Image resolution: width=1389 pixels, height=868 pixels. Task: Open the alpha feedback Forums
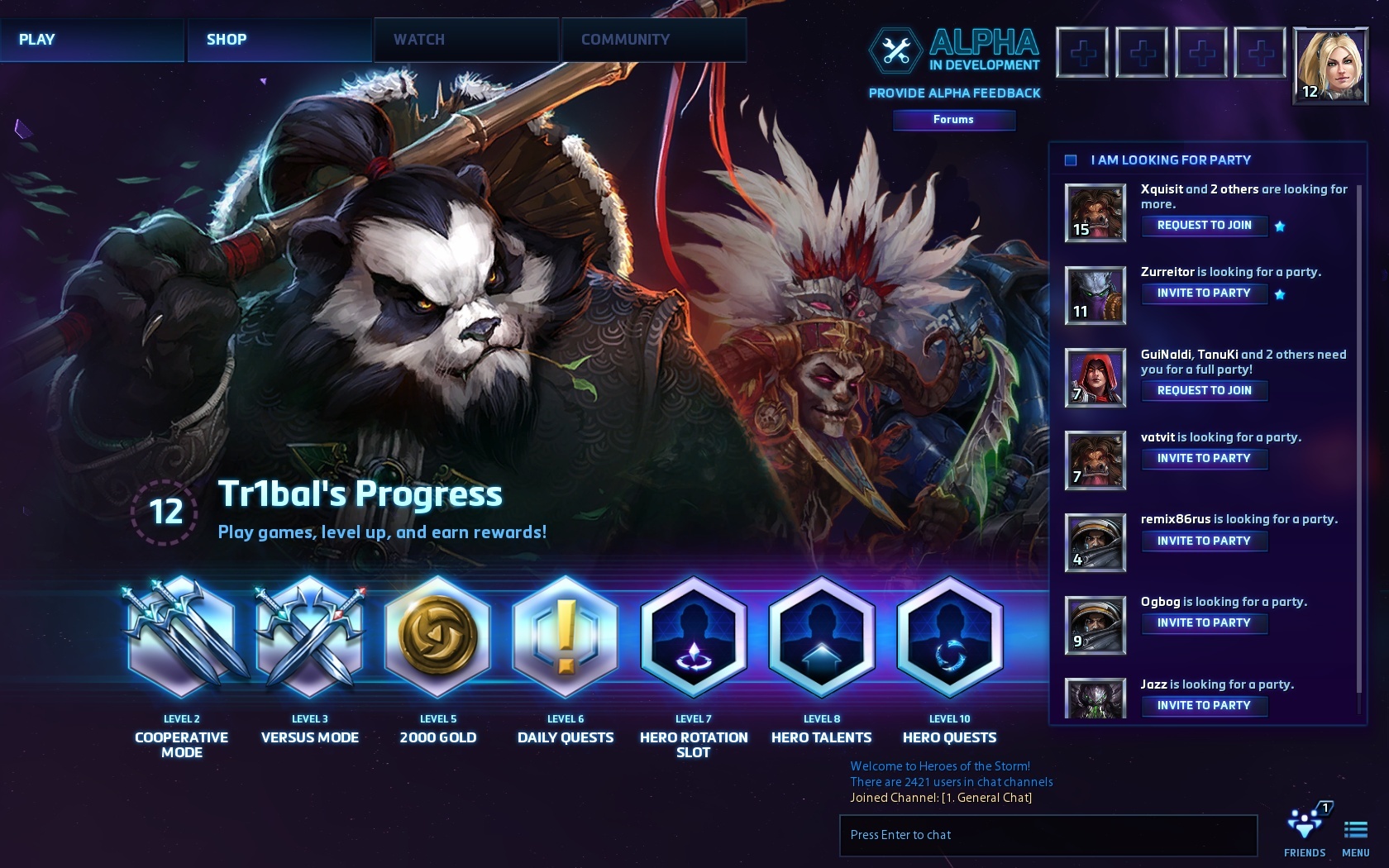(953, 120)
